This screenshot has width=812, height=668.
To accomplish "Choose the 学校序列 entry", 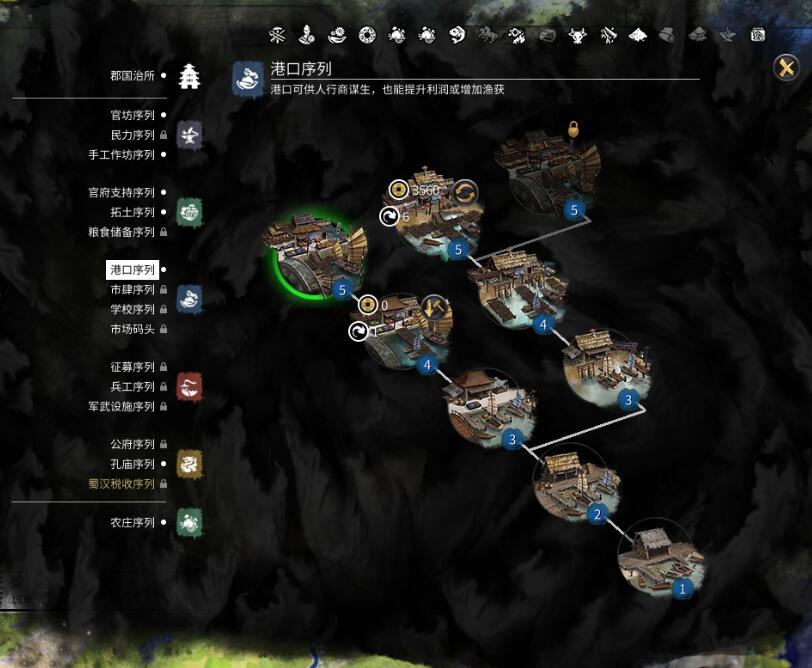I will pos(132,309).
